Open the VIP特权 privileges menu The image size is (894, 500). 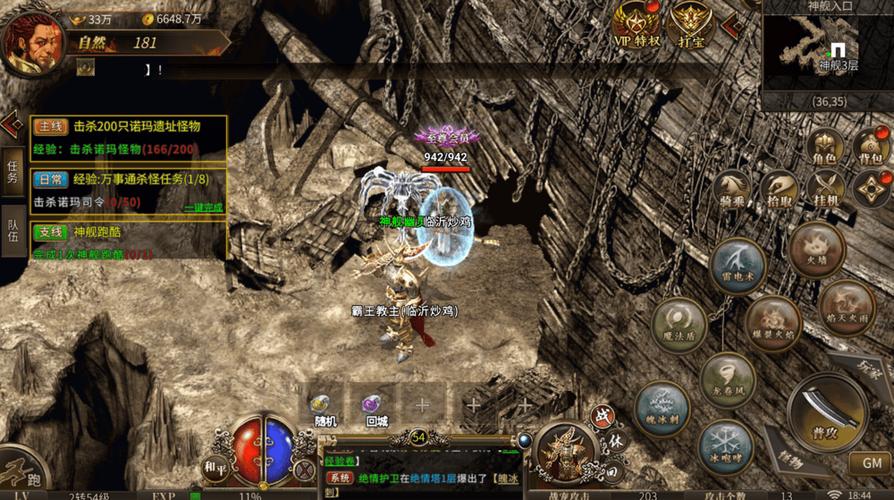636,24
